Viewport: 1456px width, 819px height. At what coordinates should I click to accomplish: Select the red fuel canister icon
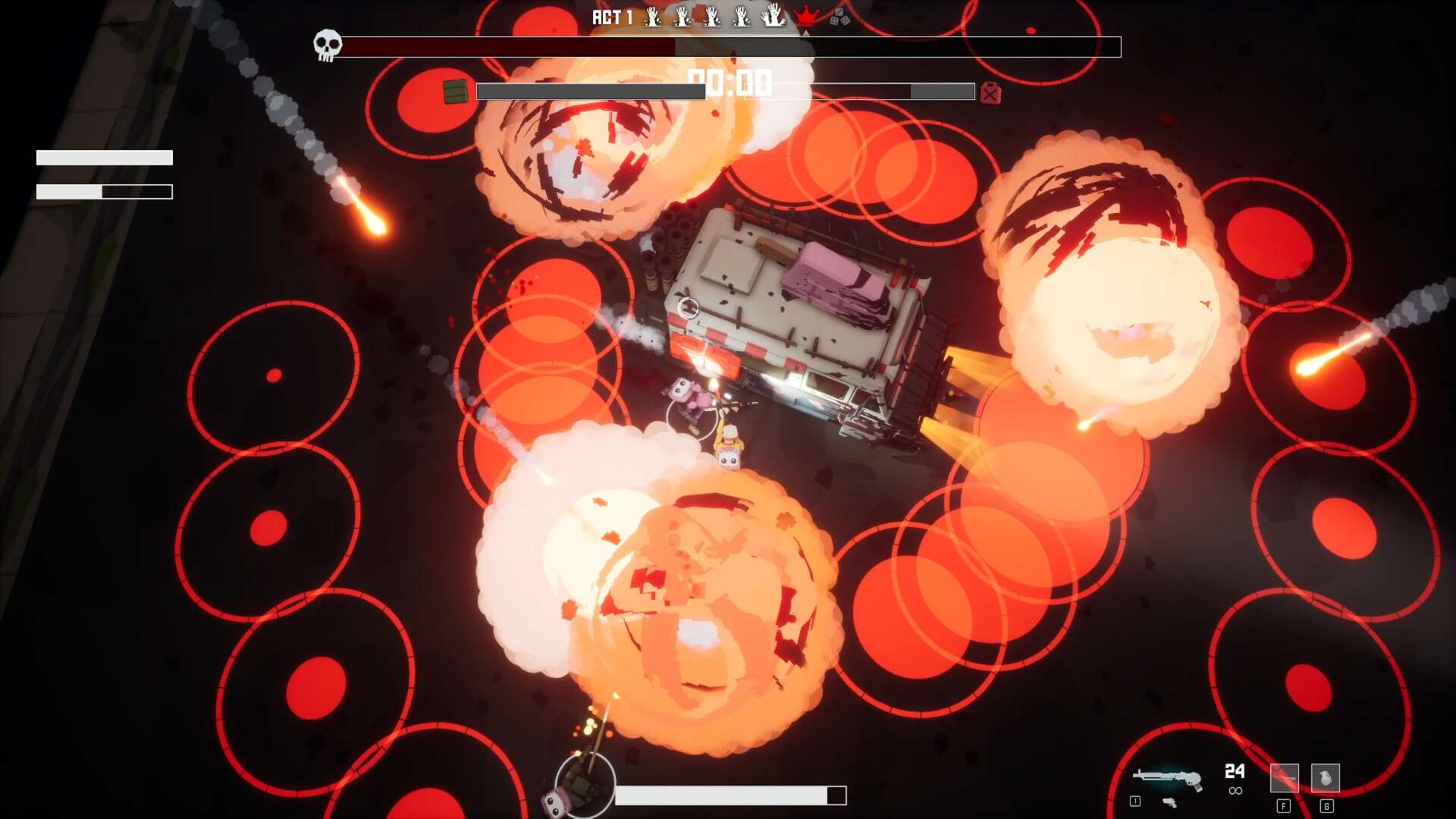(x=990, y=93)
